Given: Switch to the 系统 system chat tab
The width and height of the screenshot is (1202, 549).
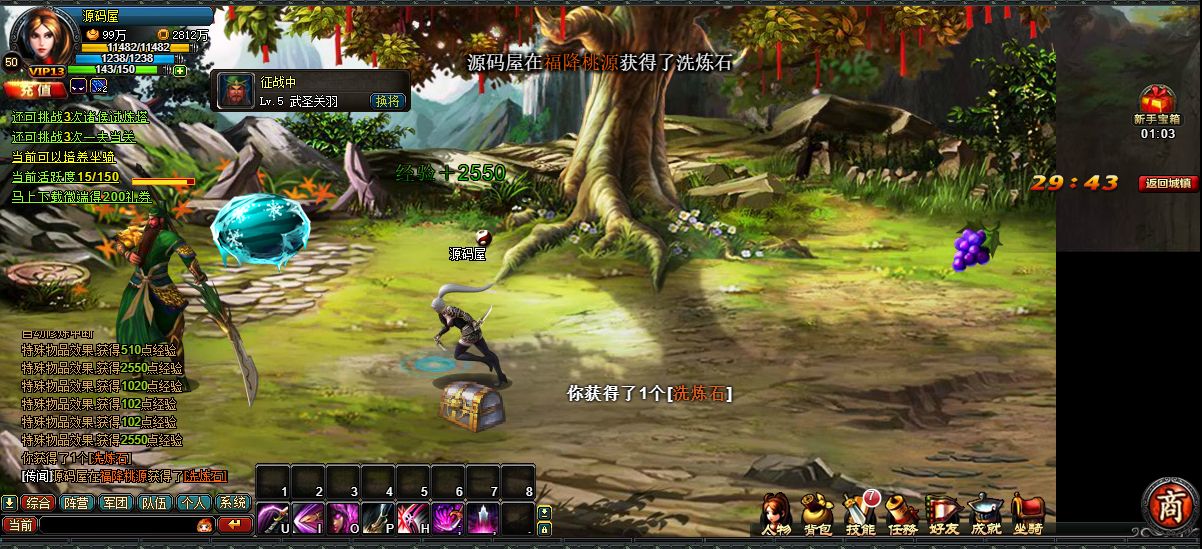Looking at the screenshot, I should click(233, 503).
